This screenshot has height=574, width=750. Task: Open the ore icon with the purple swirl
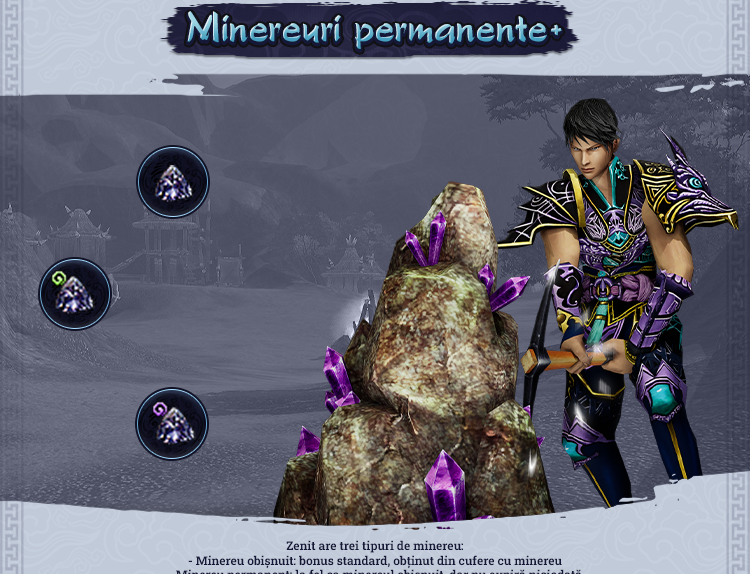tap(172, 424)
